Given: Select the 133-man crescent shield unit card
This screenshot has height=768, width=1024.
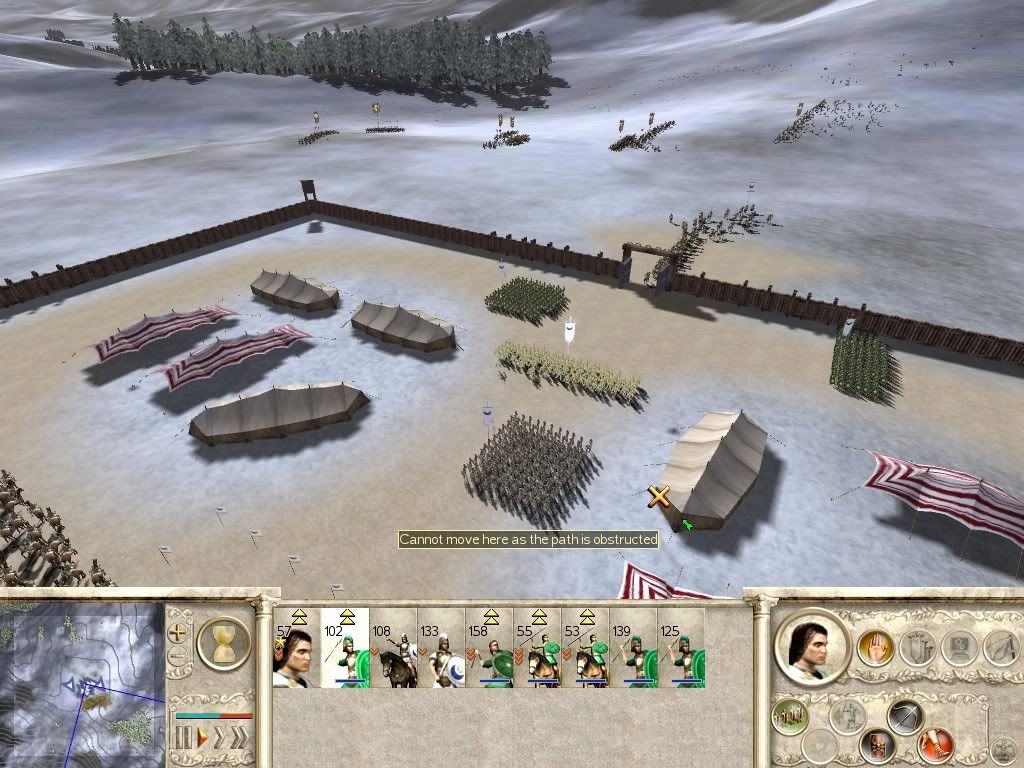Looking at the screenshot, I should pyautogui.click(x=441, y=648).
